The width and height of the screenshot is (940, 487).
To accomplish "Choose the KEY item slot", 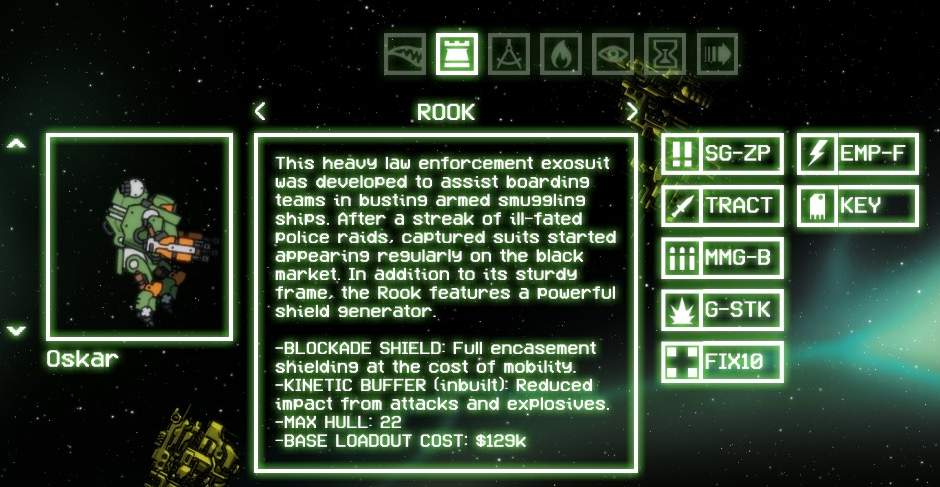I will (x=857, y=206).
